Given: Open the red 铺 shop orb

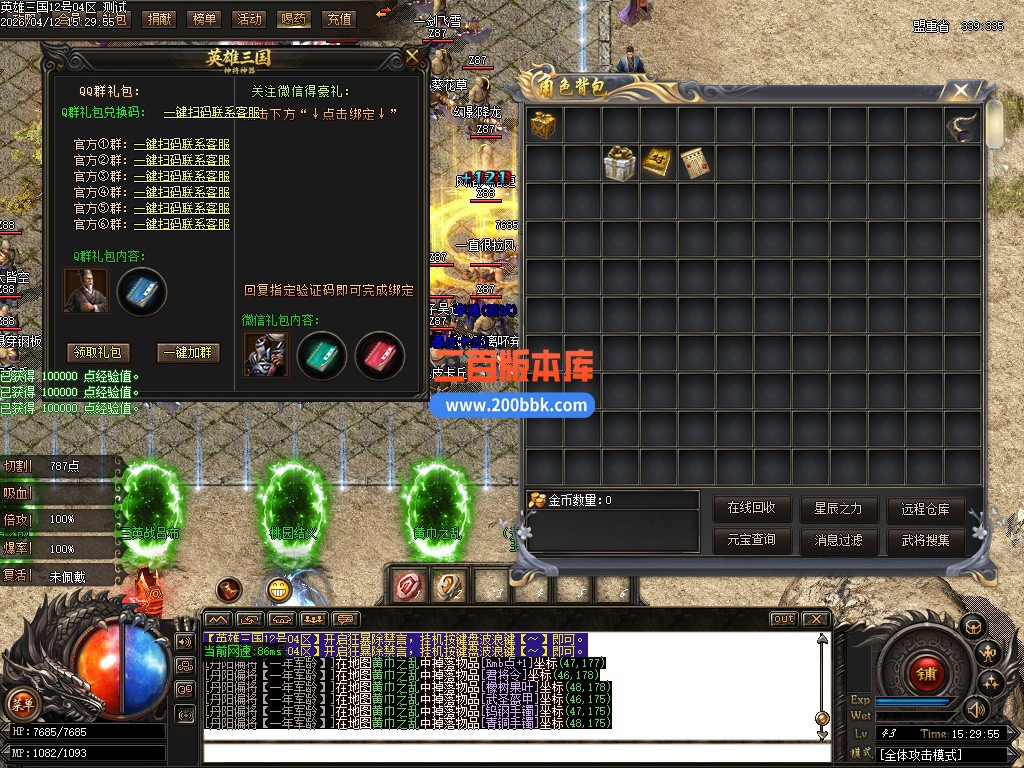Looking at the screenshot, I should coord(925,673).
